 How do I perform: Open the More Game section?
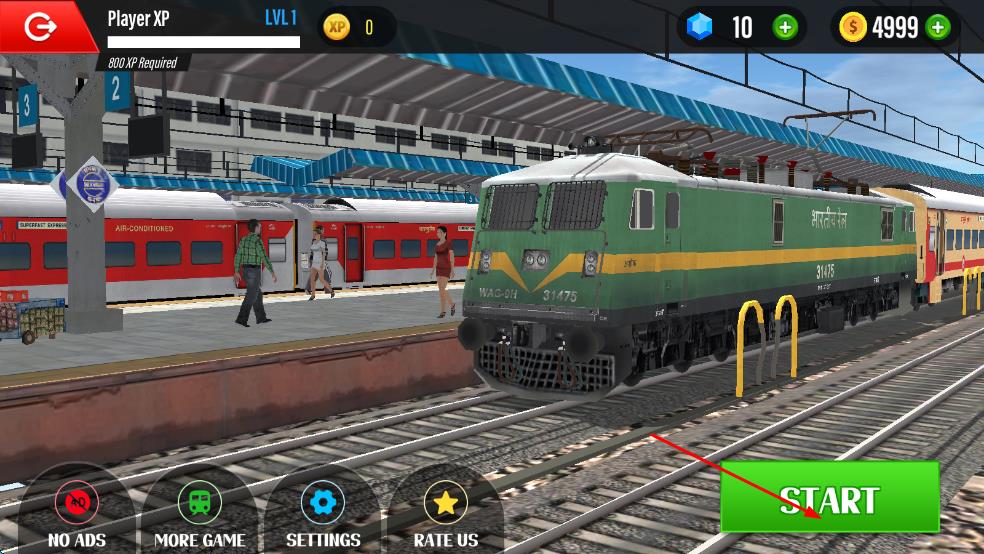[199, 503]
